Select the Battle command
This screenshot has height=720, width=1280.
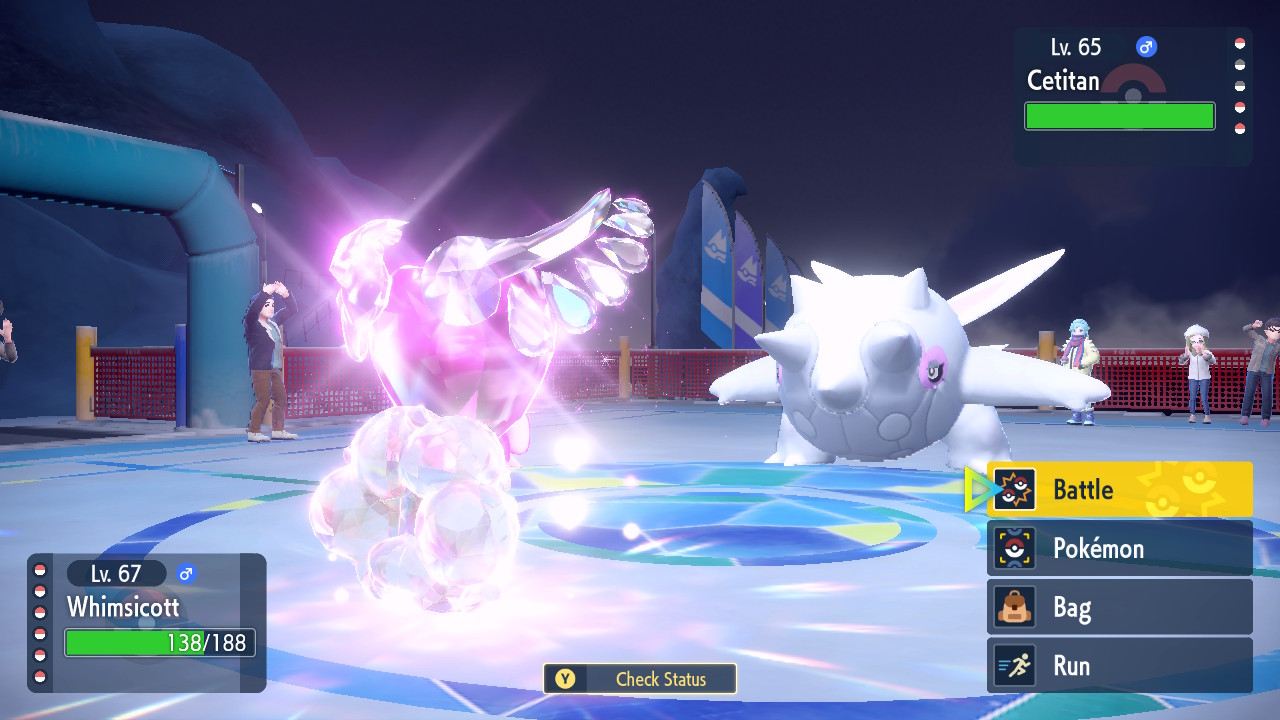click(x=1119, y=489)
